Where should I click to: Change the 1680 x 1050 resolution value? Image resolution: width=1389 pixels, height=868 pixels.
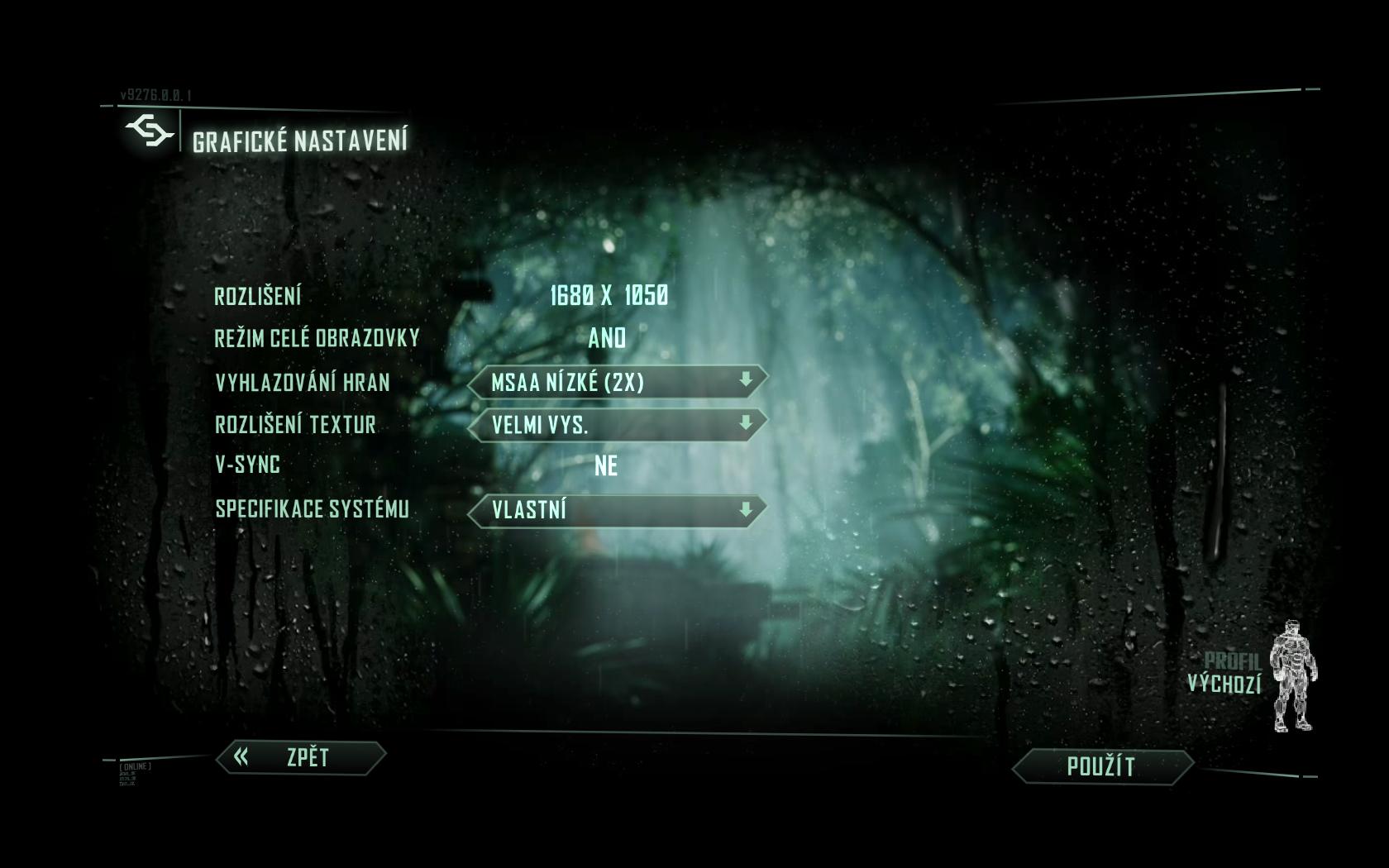tap(609, 296)
